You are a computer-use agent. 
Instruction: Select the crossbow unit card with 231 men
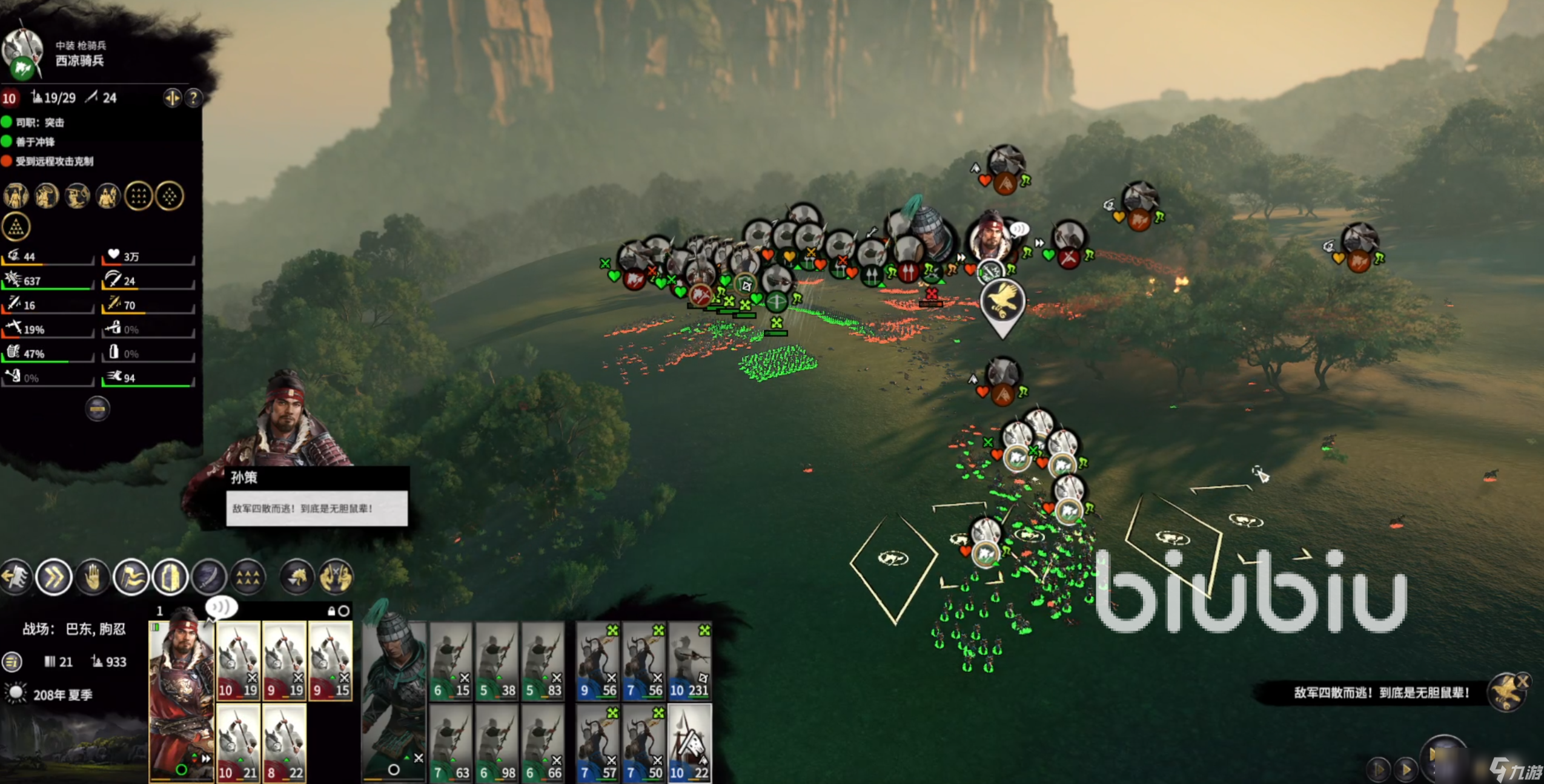pos(689,661)
